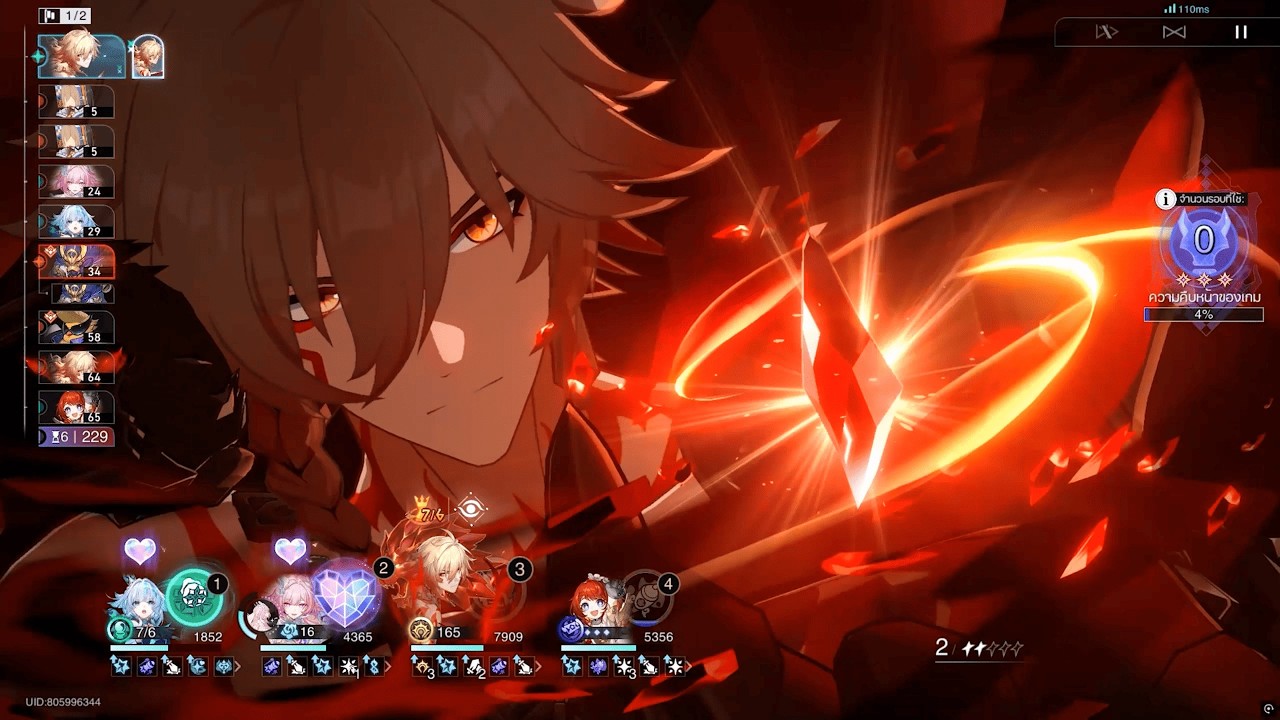Toggle auto-battle mode

click(1106, 32)
